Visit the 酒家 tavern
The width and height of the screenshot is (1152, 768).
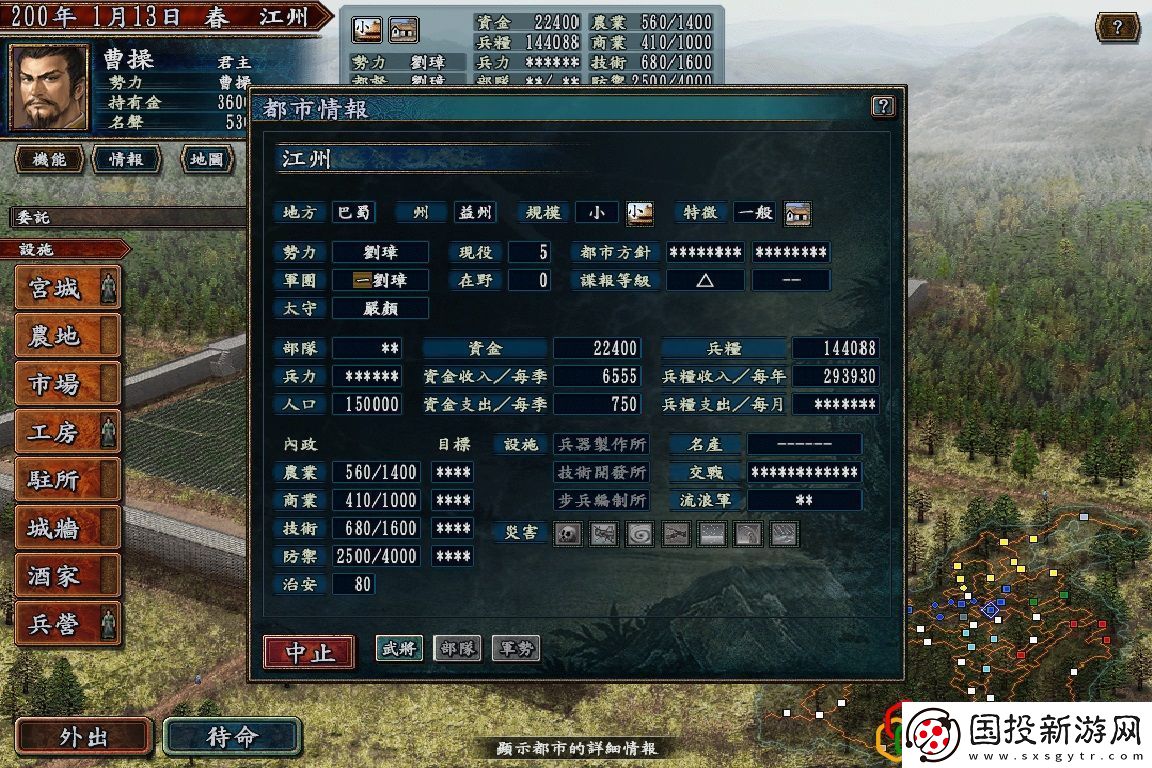(68, 577)
